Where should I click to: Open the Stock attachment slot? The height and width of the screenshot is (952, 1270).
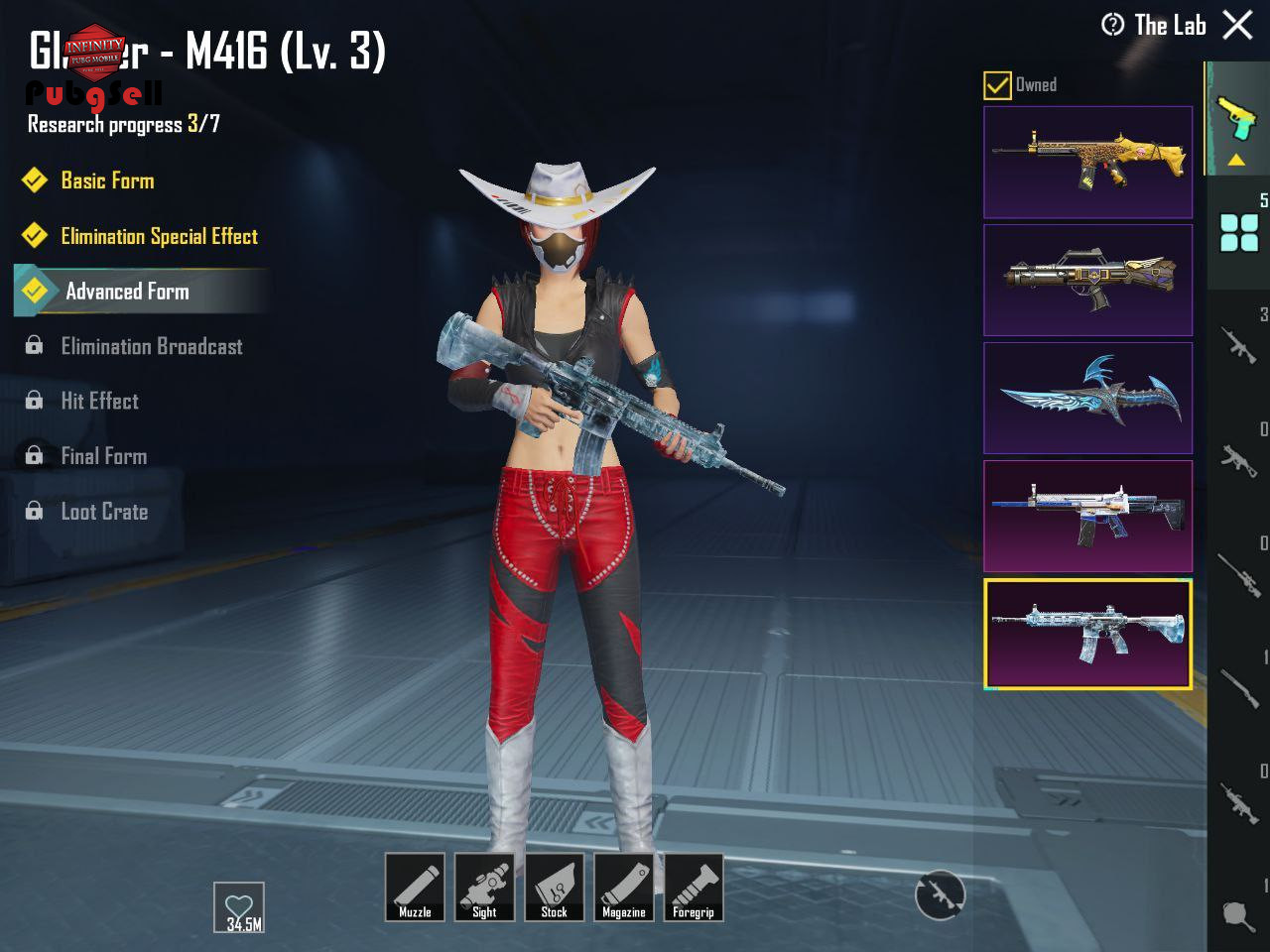click(x=554, y=887)
